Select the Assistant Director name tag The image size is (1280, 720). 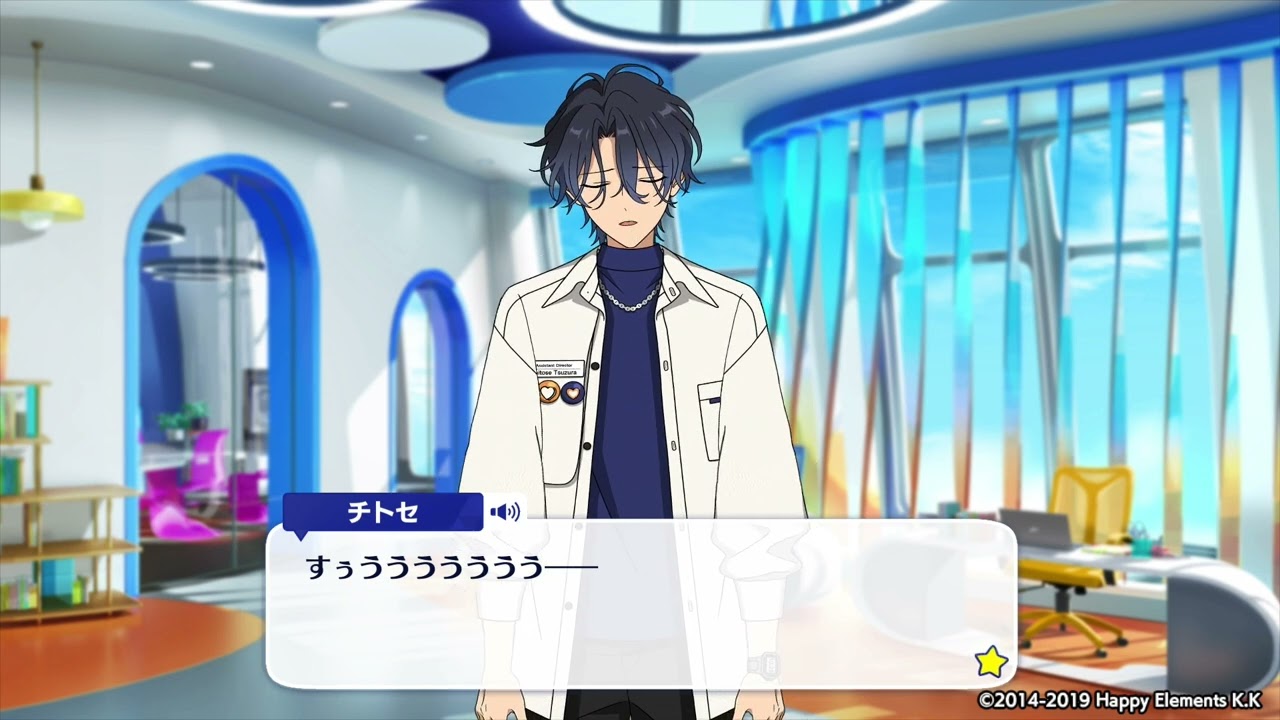point(560,368)
